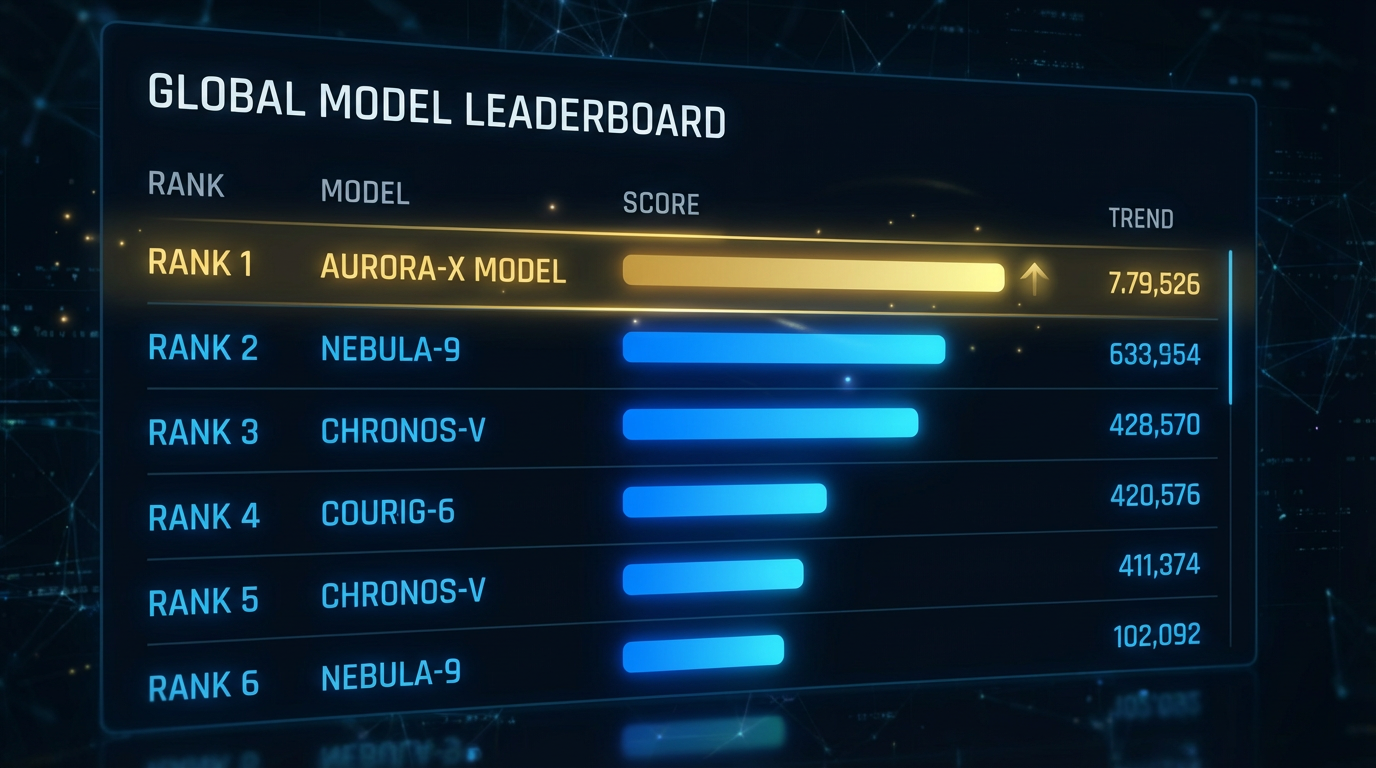Click the Trend column header
The width and height of the screenshot is (1376, 768).
1141,218
